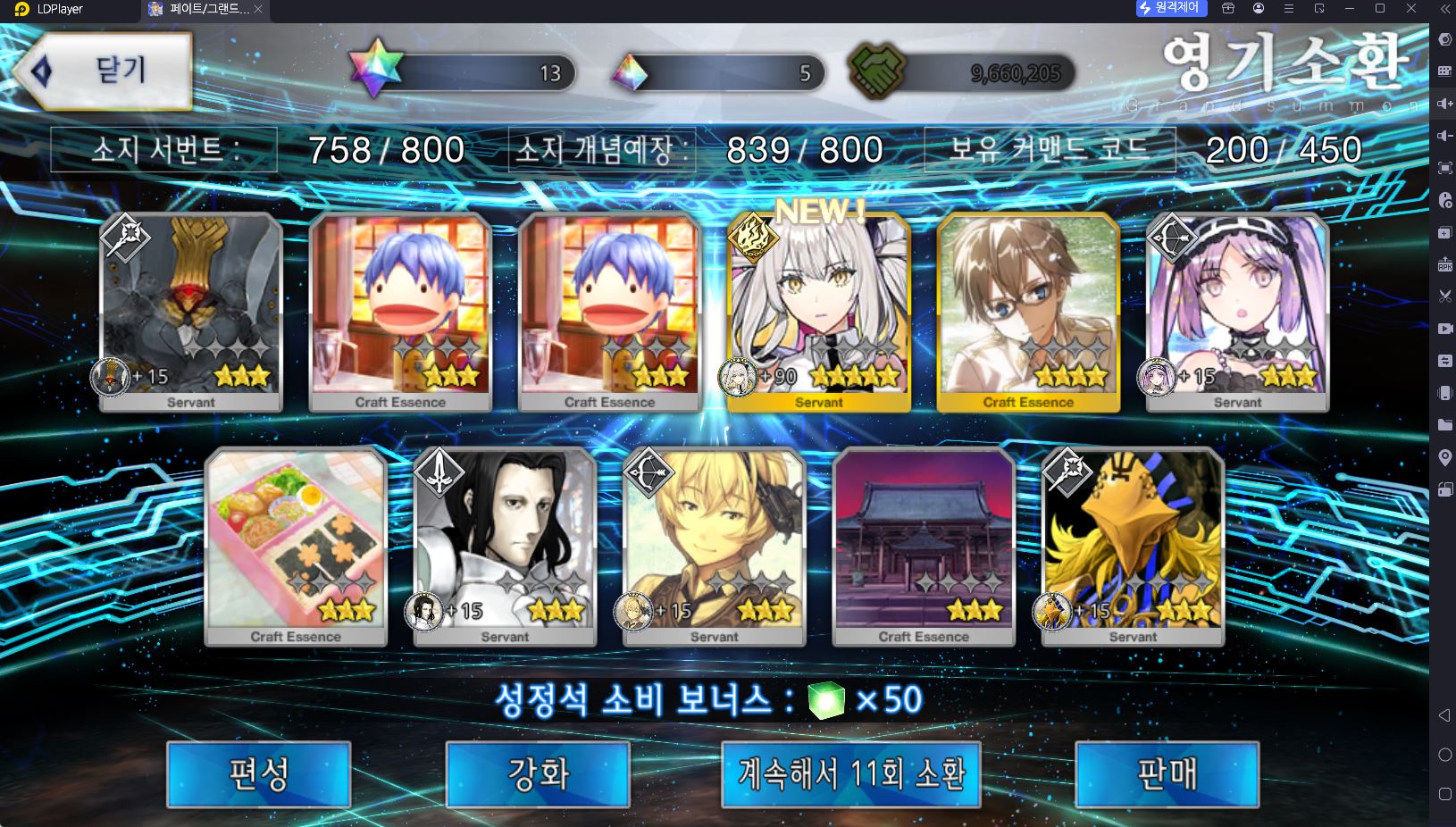The image size is (1456, 827).
Task: Select the golden-masked Caster servant card
Action: [x=1133, y=547]
